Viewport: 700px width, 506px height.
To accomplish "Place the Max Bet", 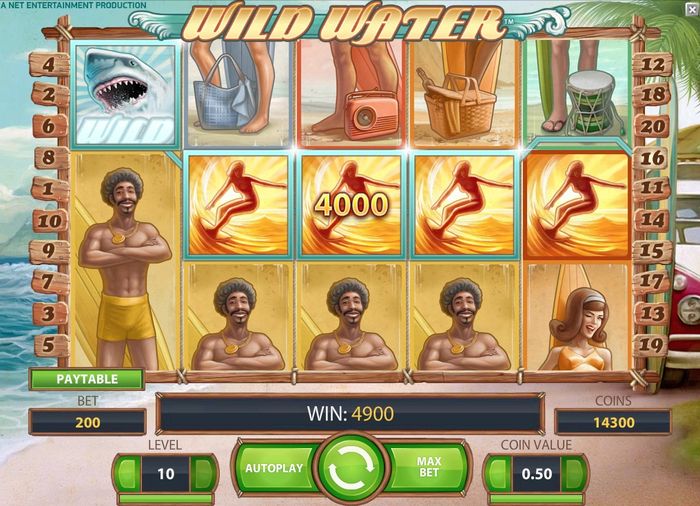I will (427, 468).
